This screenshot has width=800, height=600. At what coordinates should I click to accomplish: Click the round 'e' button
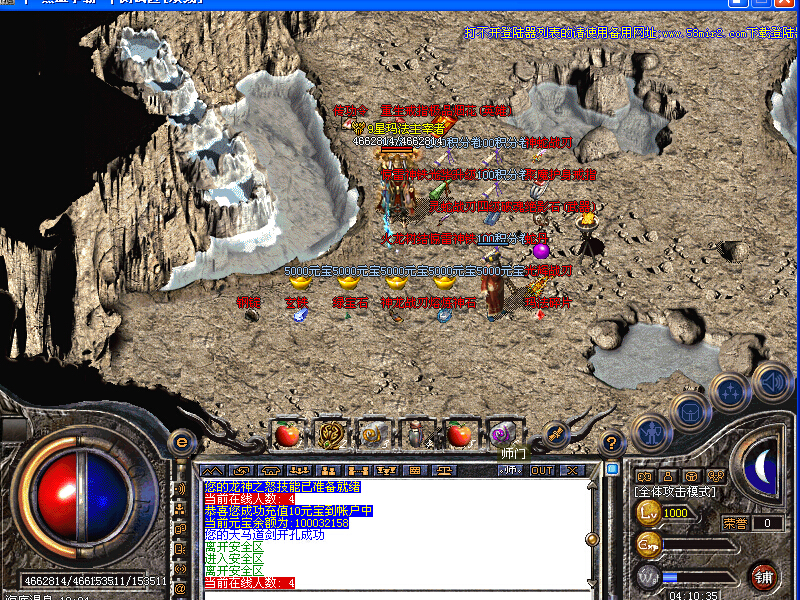click(x=182, y=440)
